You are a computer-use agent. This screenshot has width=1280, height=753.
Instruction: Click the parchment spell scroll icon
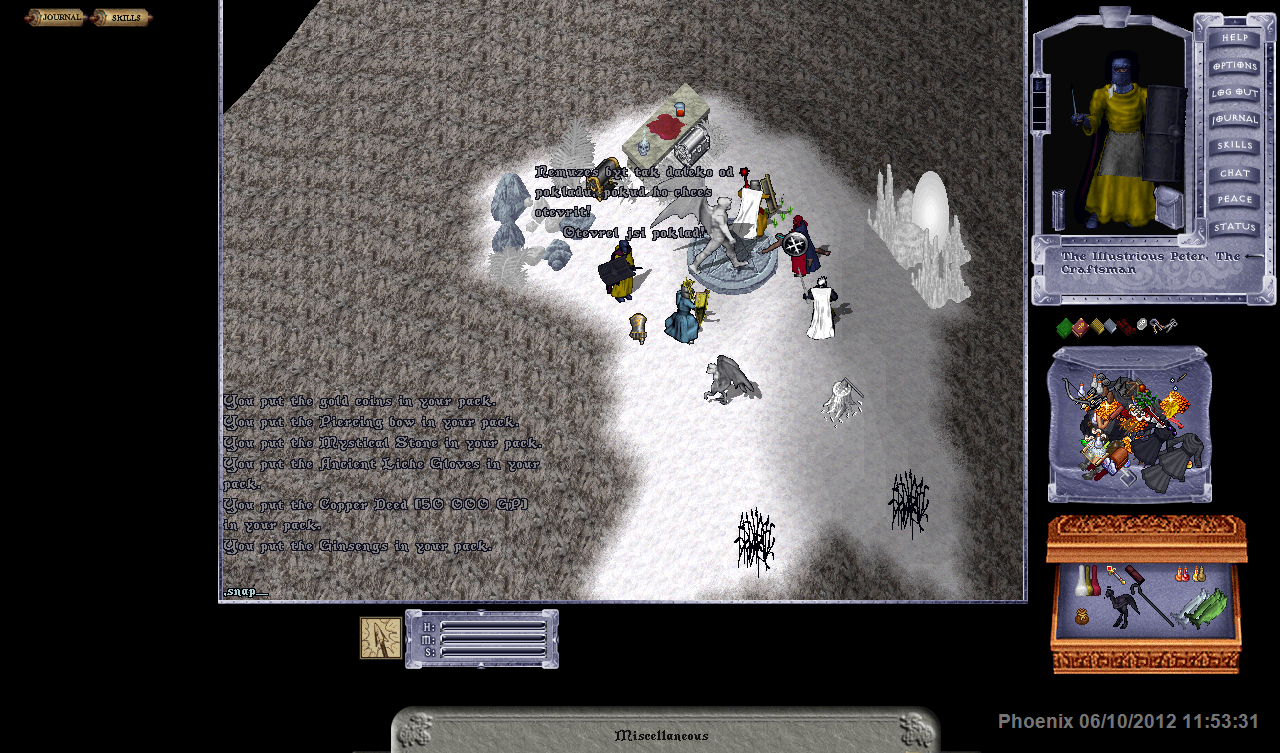380,638
